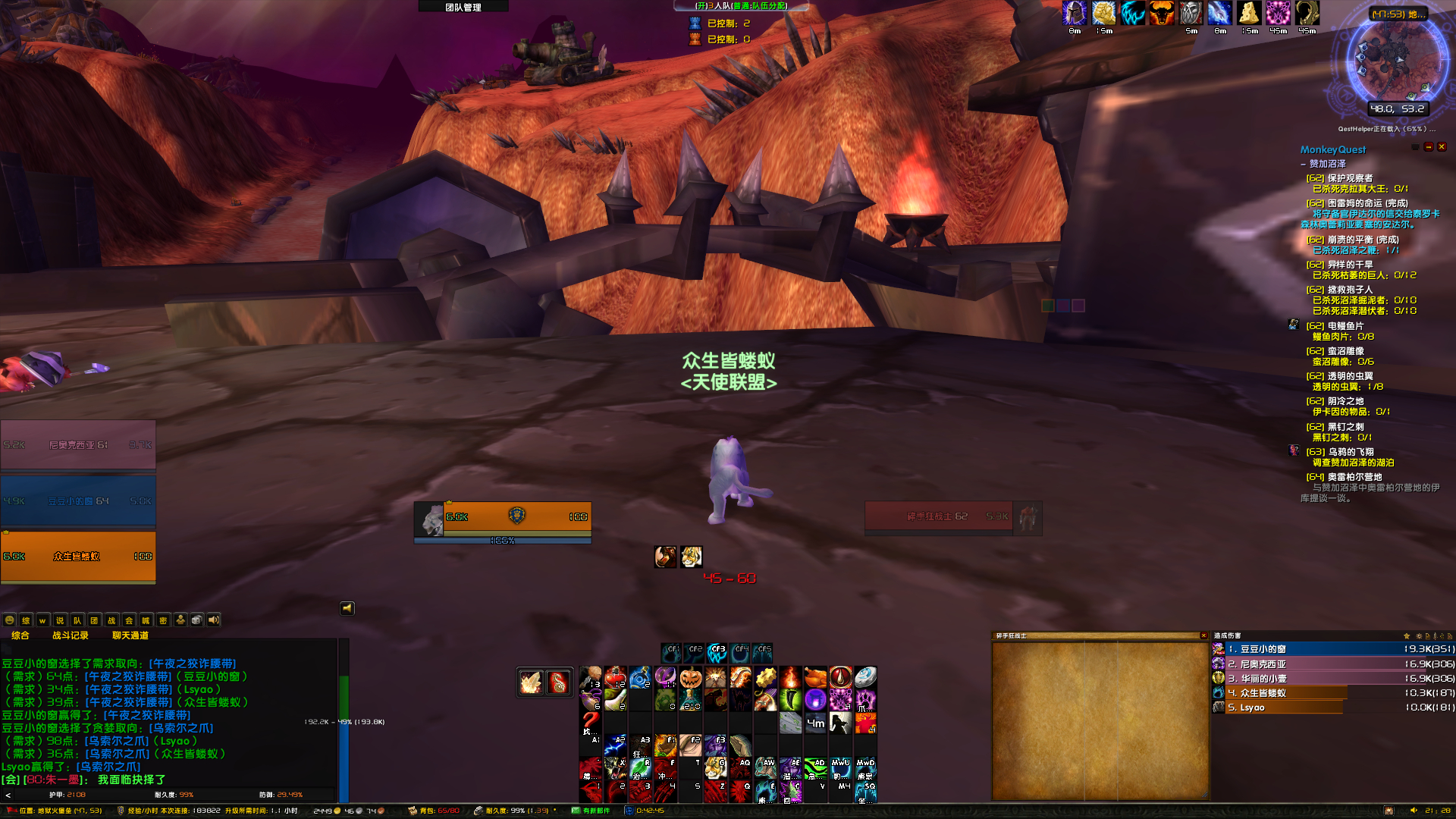Toggle the 密 whisper channel button
The width and height of the screenshot is (1456, 819).
click(x=164, y=620)
